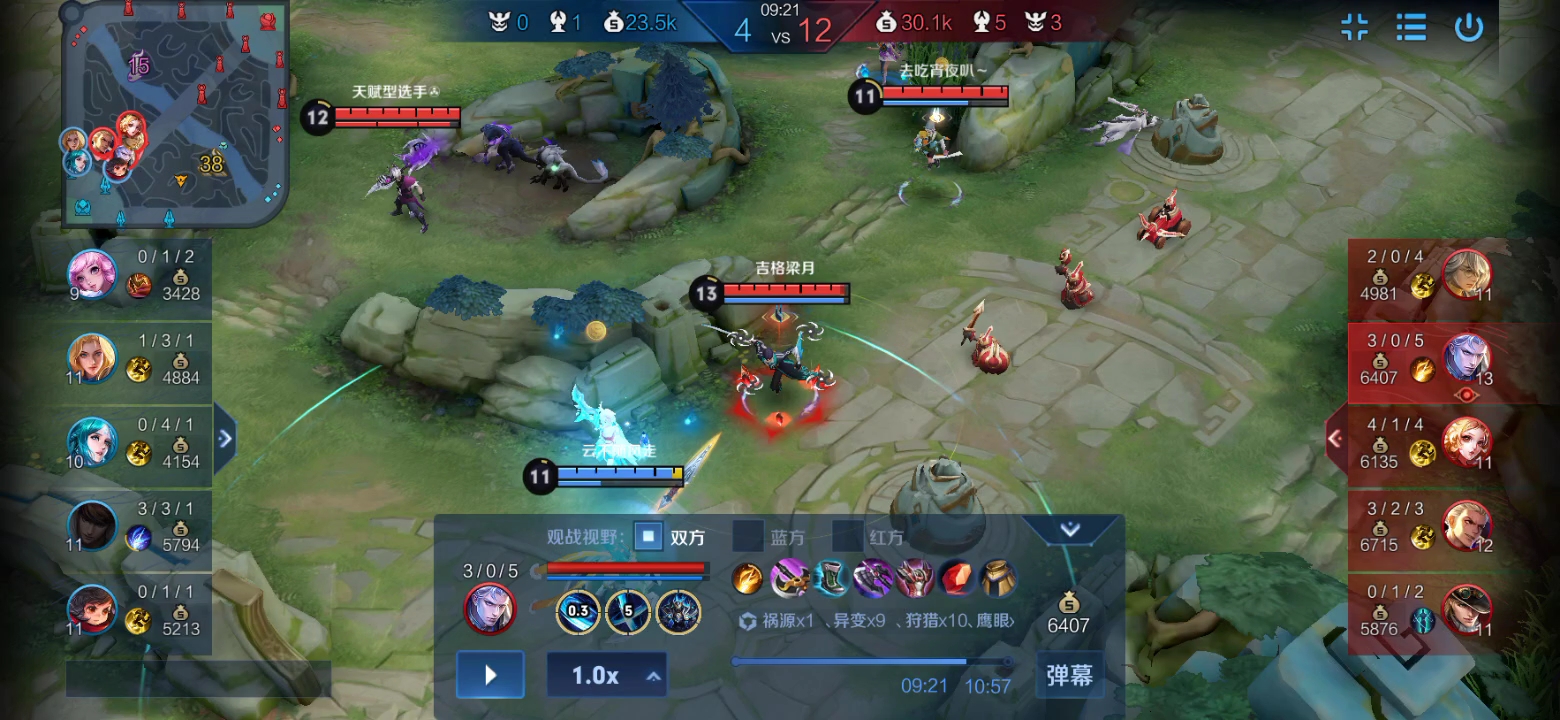1560x720 pixels.
Task: Expand the blue team panel arrow
Action: (x=225, y=438)
